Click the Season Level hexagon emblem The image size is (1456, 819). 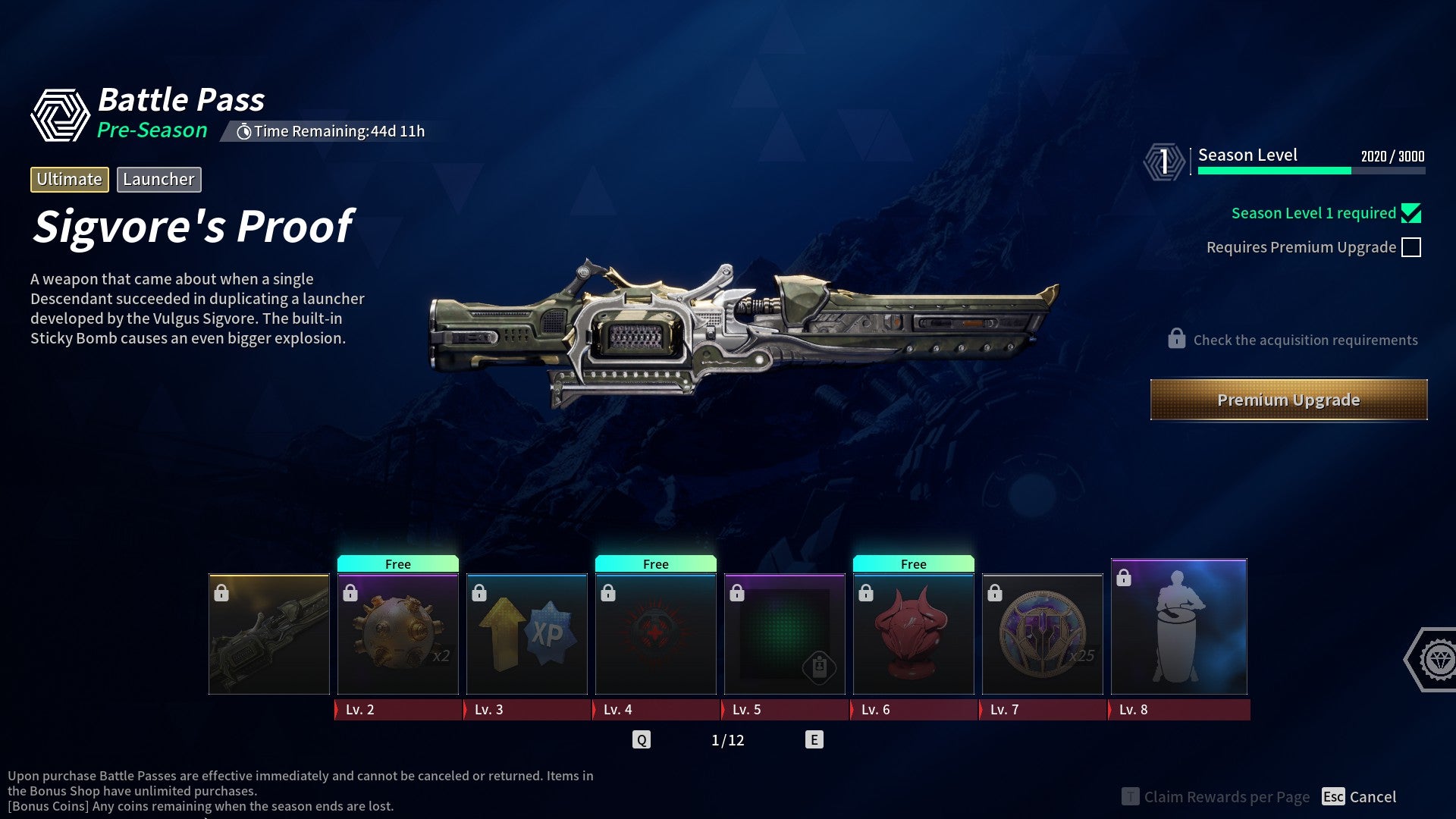coord(1164,159)
